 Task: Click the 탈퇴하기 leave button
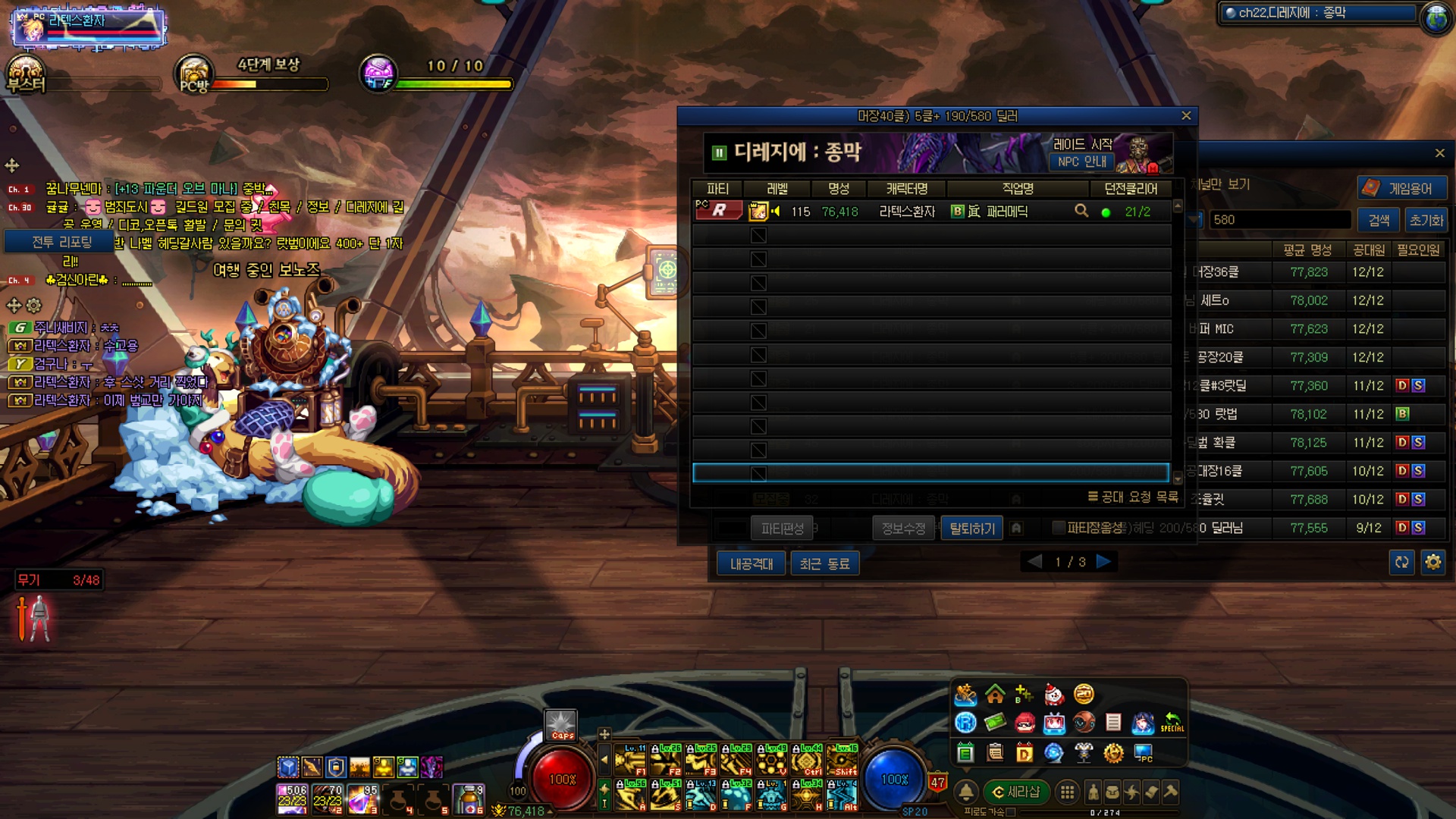(971, 529)
